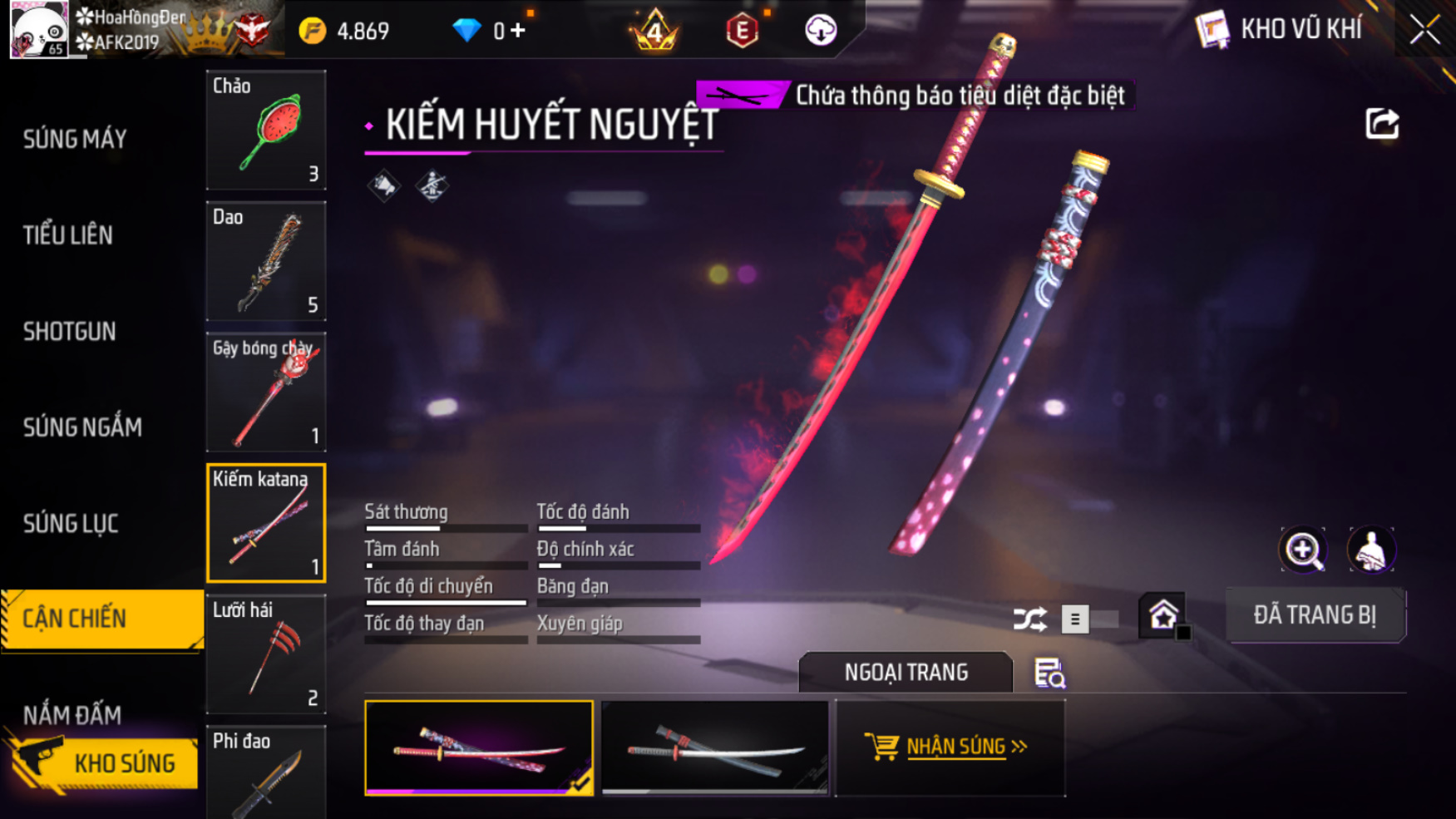Viewport: 1456px width, 819px height.
Task: Zoom in on the weapon preview
Action: (1303, 550)
